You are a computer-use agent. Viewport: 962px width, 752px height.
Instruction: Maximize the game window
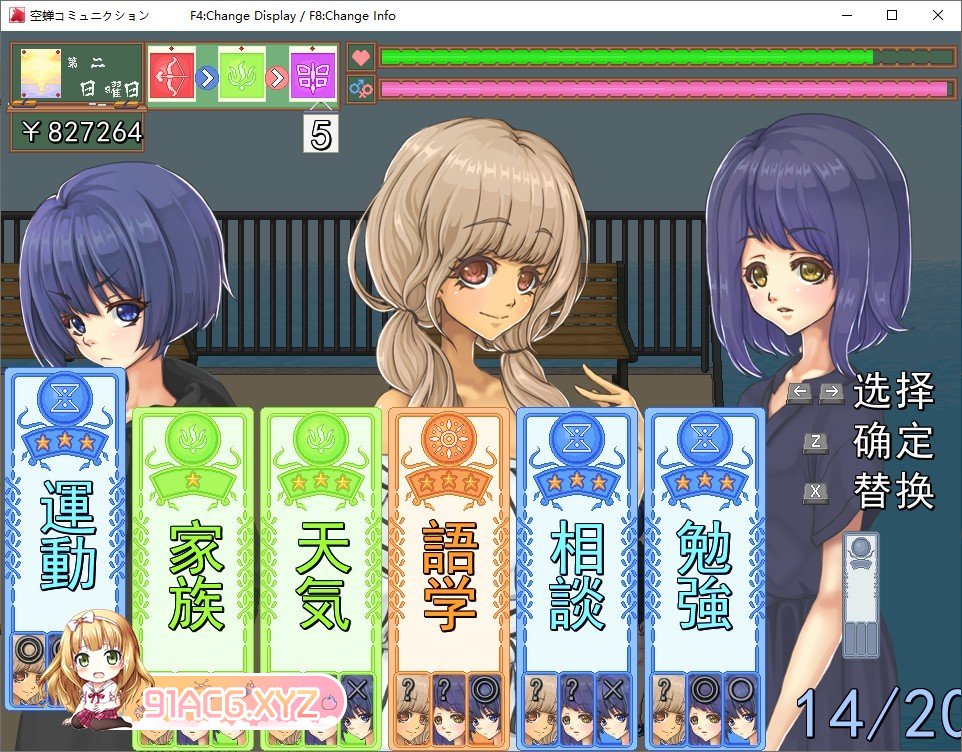click(x=891, y=15)
